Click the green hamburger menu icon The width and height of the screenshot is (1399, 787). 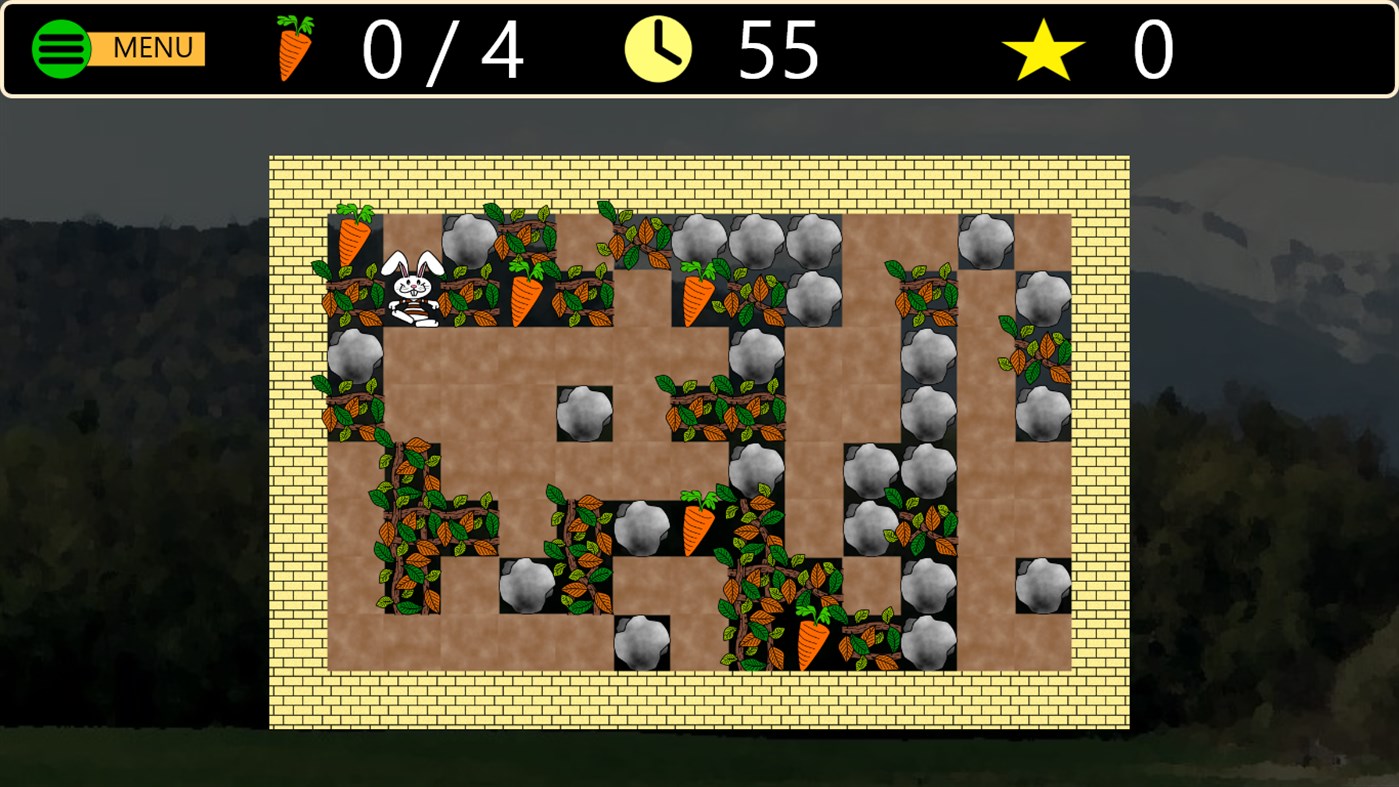tap(61, 46)
